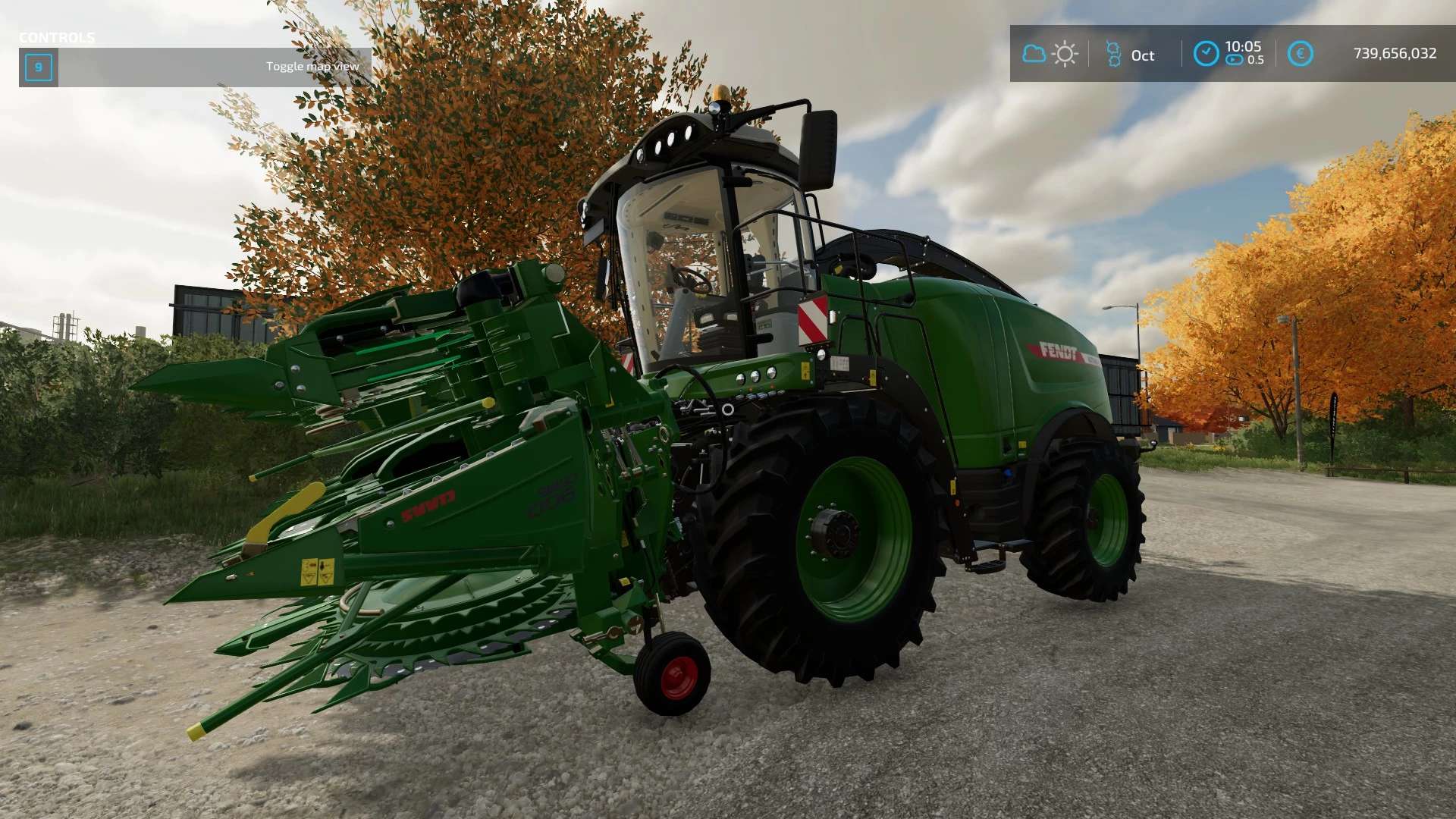Click the euro money icon
1456x819 pixels.
(1300, 54)
